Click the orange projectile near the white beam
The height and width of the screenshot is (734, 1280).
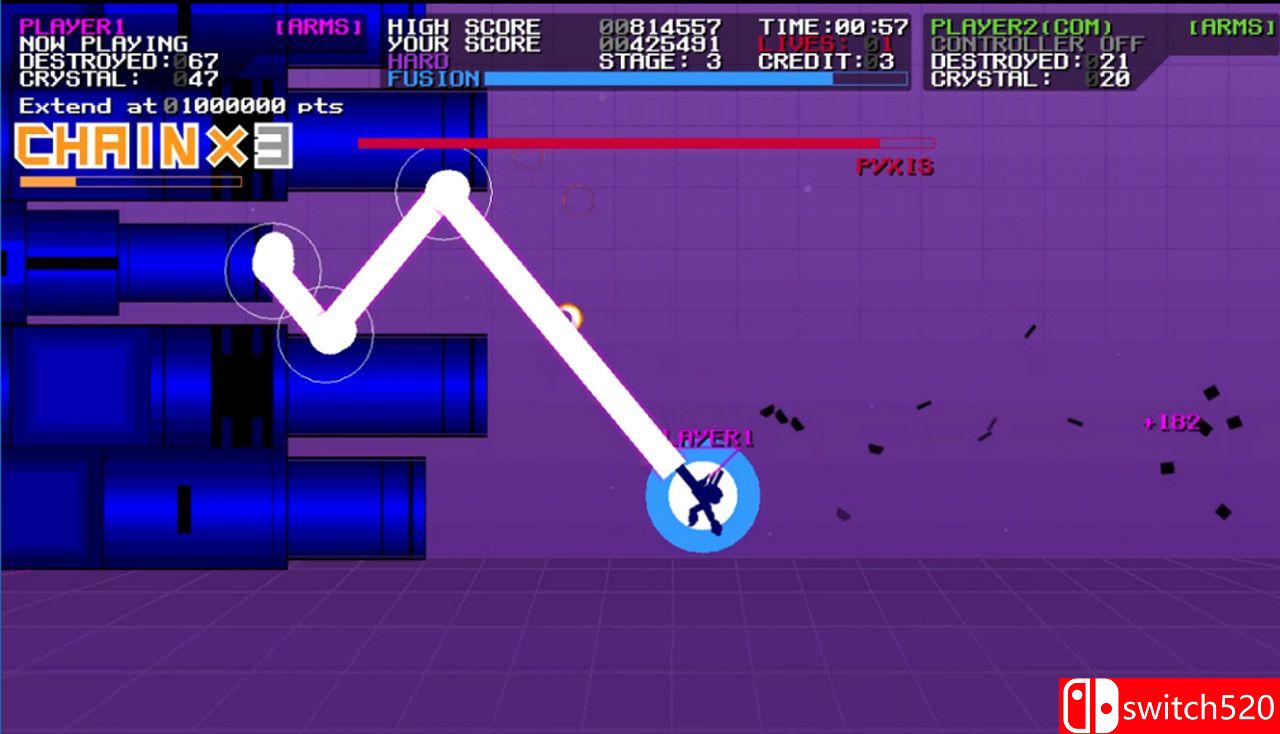point(572,314)
